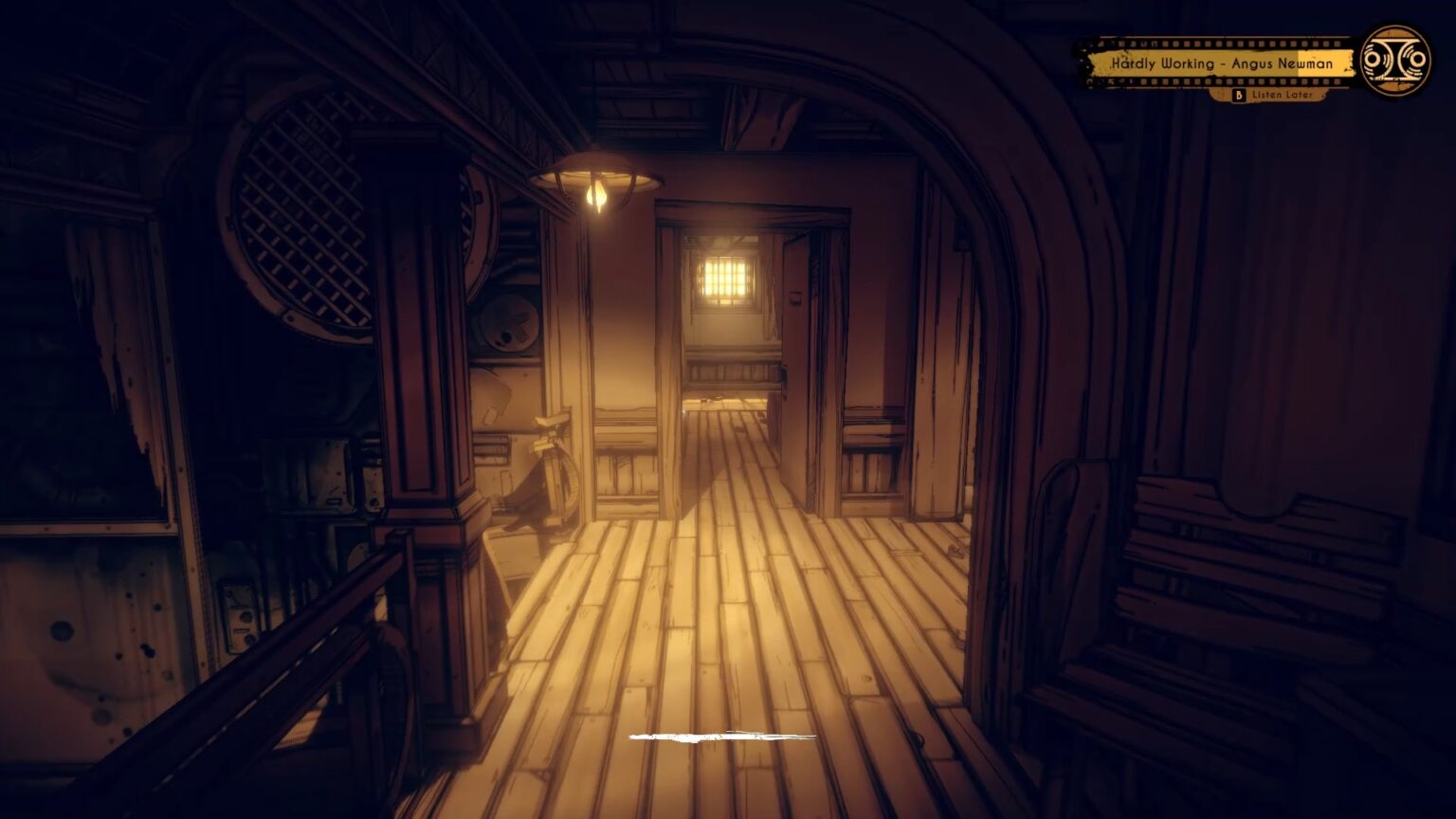Click the white paint streak on the floorboards
Viewport: 1456px width, 819px height.
(x=725, y=737)
